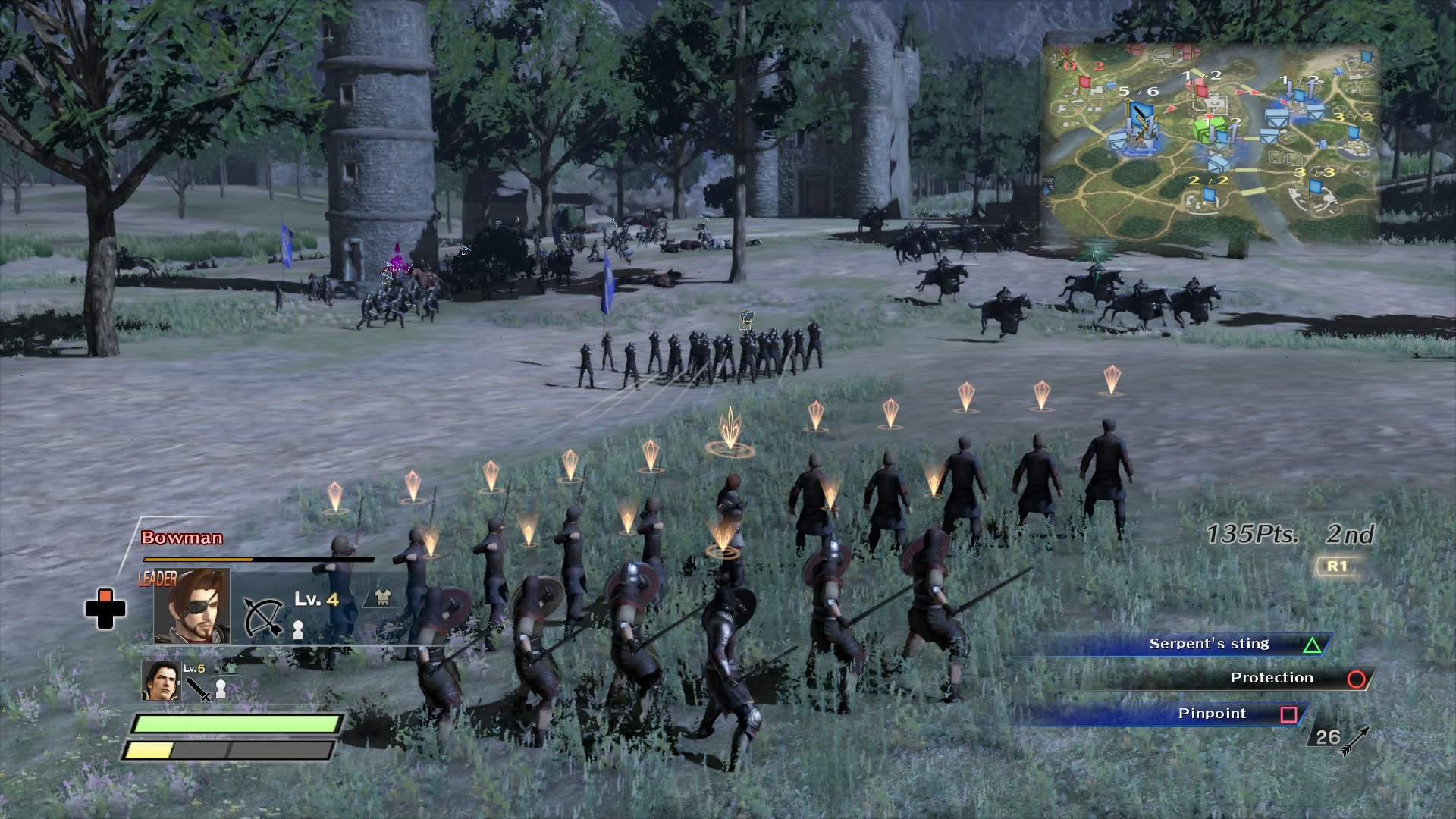Select the bow icon beside Lv. 4
The image size is (1456, 819).
[x=263, y=617]
